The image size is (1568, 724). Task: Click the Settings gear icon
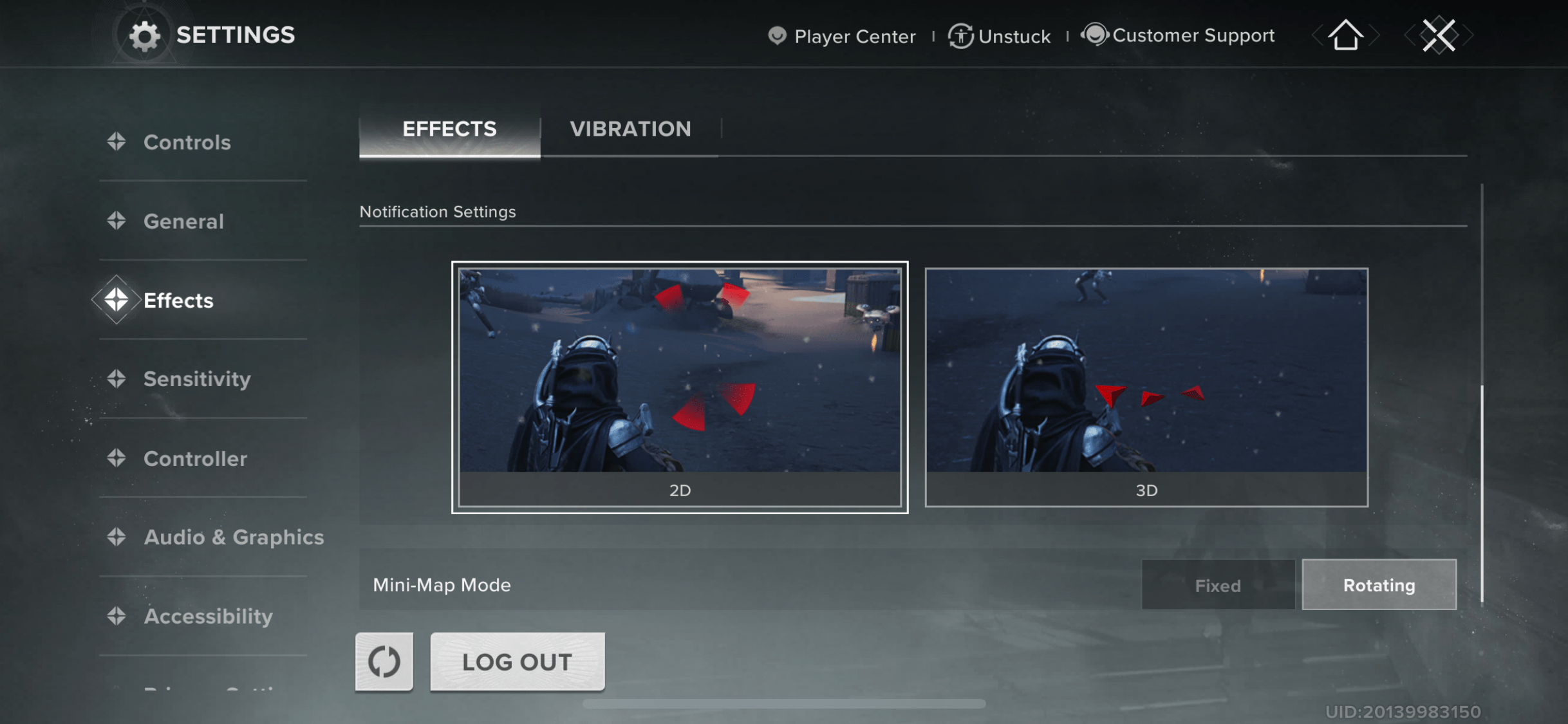(145, 35)
